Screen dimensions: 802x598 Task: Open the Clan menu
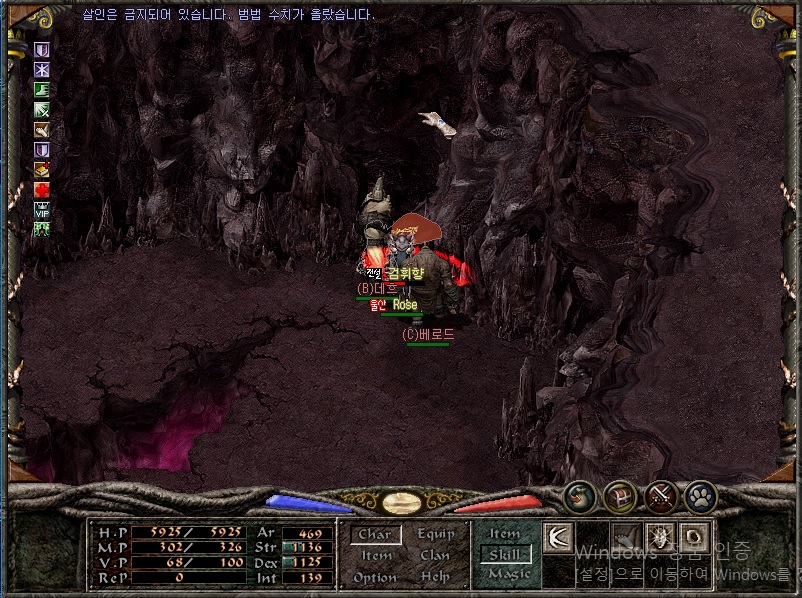[x=436, y=556]
